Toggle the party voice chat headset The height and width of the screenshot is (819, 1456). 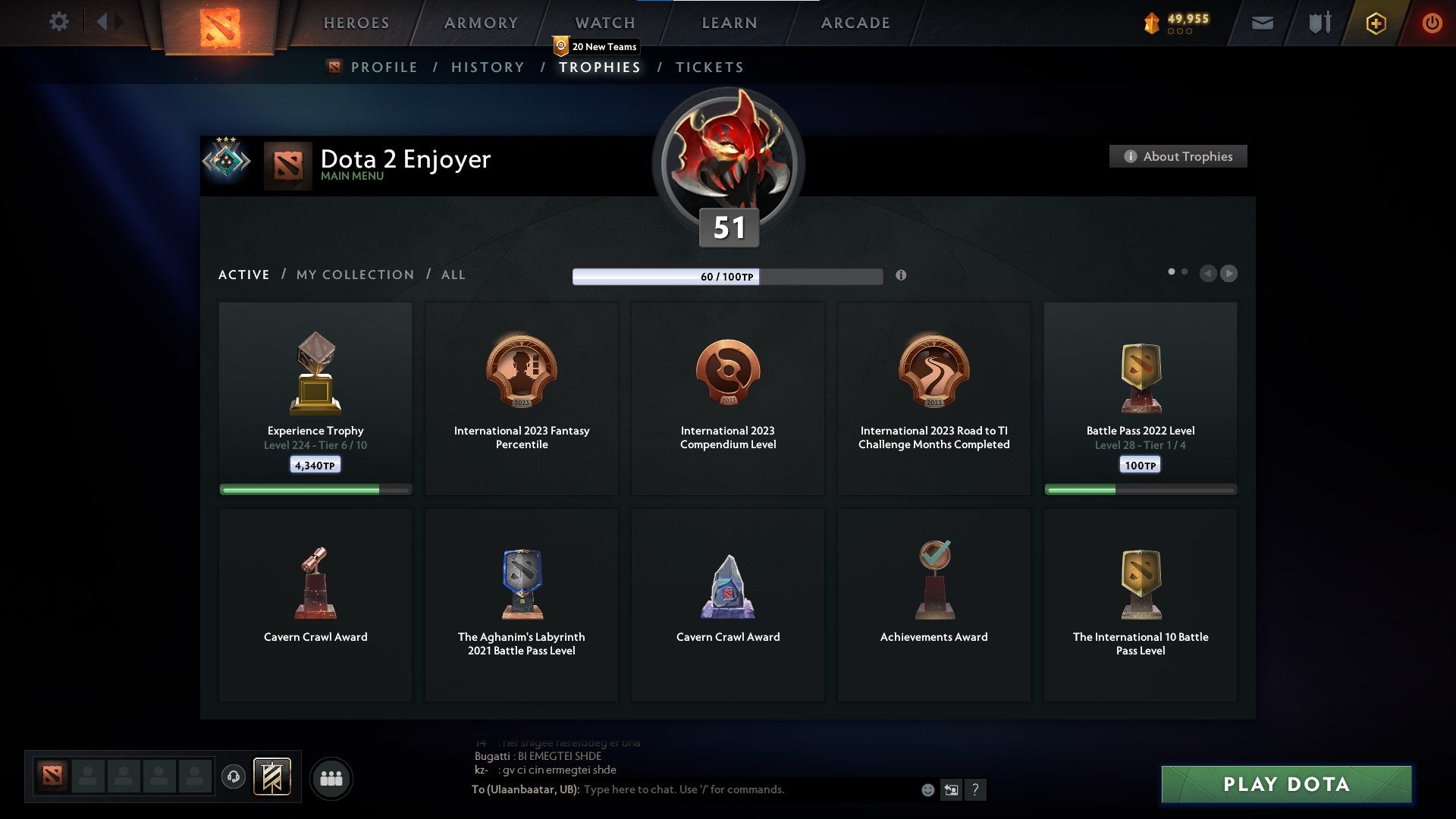(x=234, y=777)
